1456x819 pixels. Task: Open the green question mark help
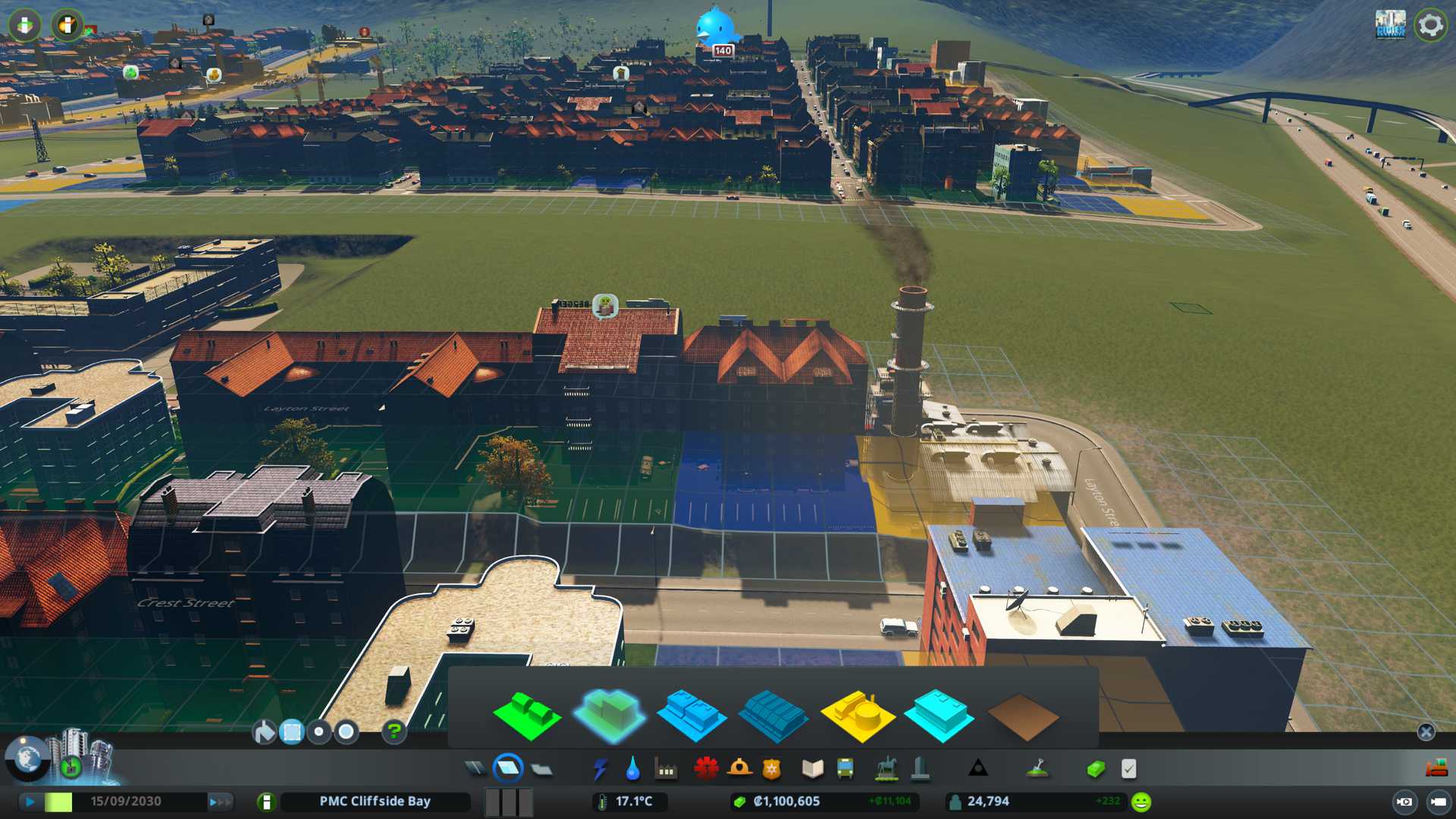tap(394, 732)
